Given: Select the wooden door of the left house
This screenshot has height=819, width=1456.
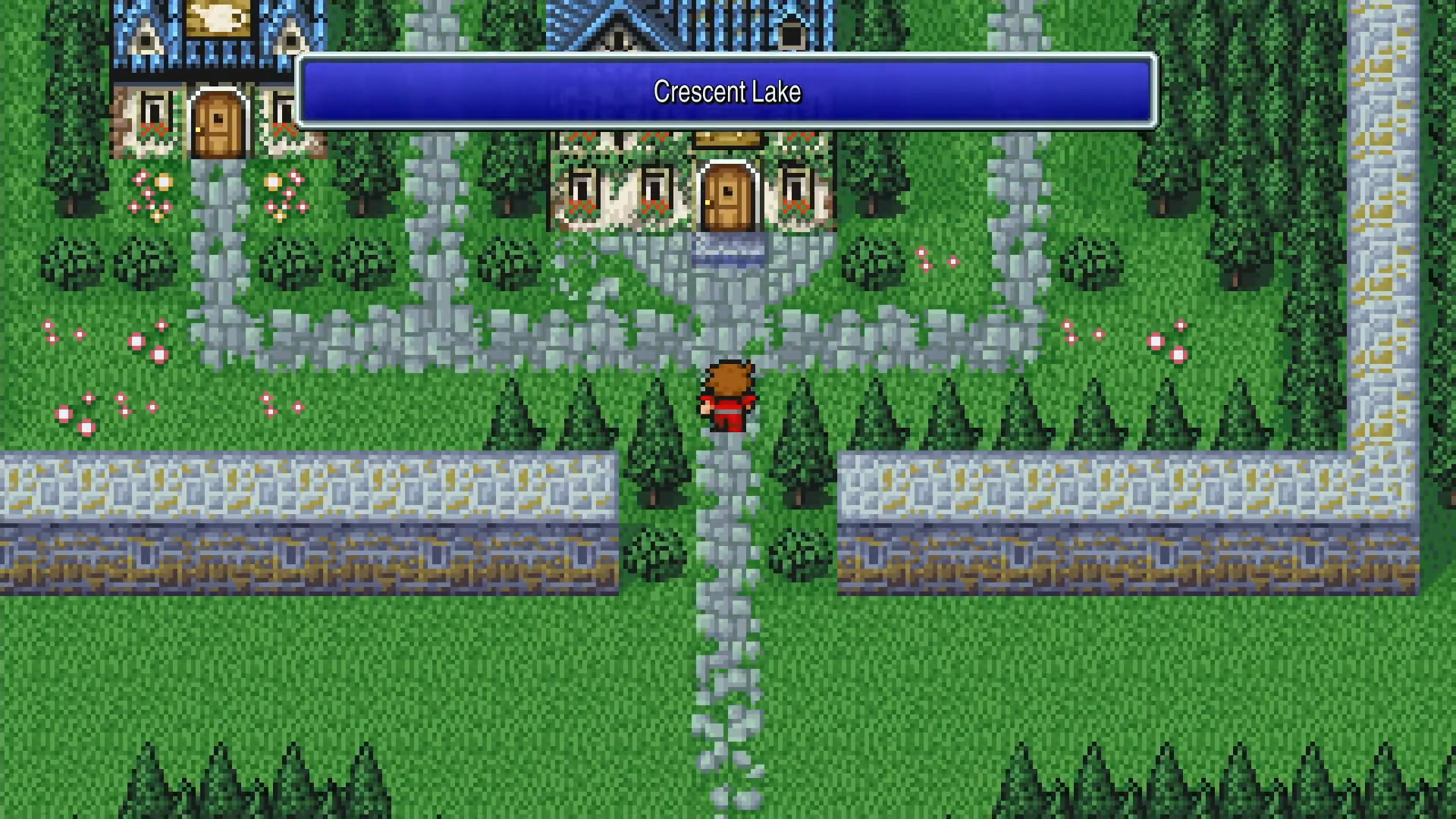Looking at the screenshot, I should [218, 121].
